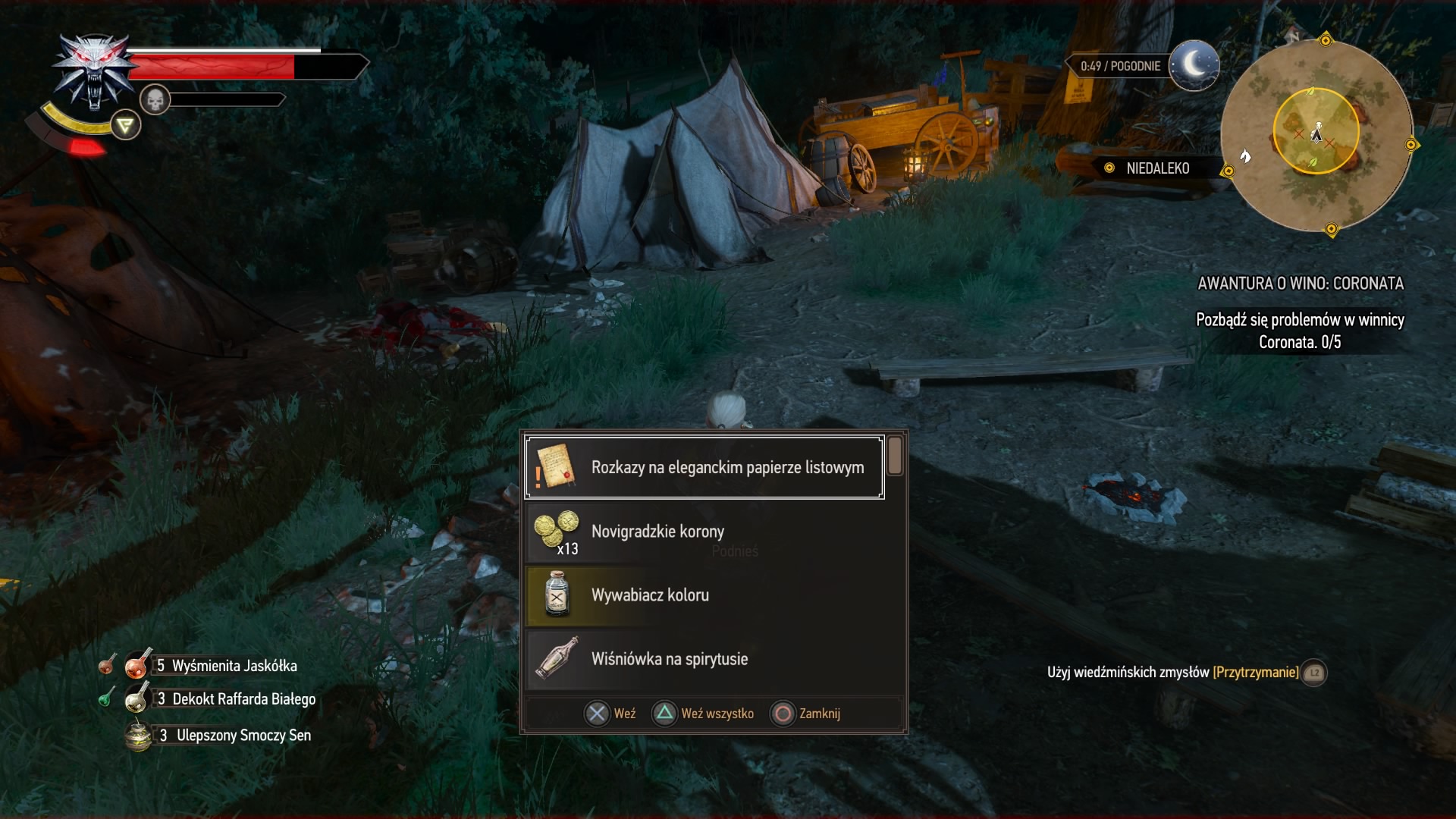Open the circular minimap
This screenshot has height=819, width=1456.
tap(1317, 135)
